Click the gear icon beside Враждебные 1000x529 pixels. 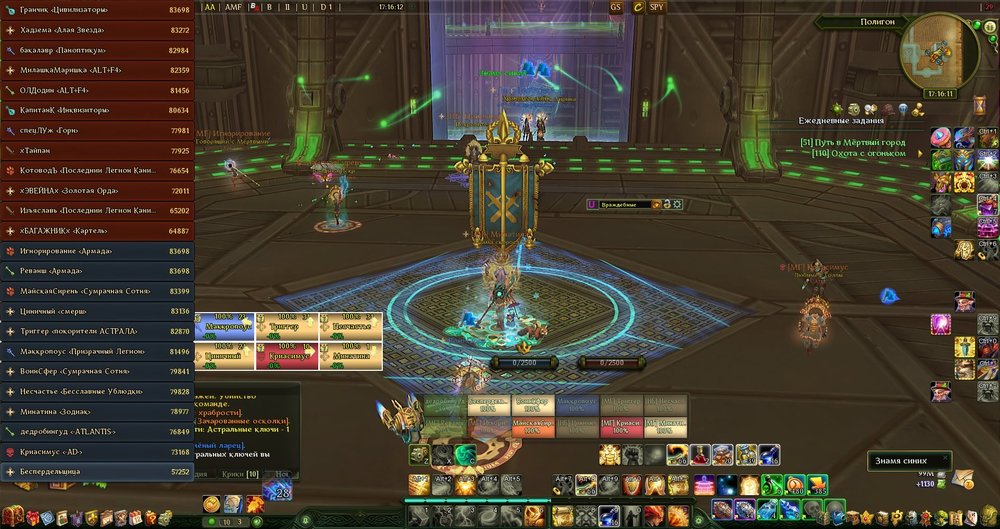tap(679, 204)
